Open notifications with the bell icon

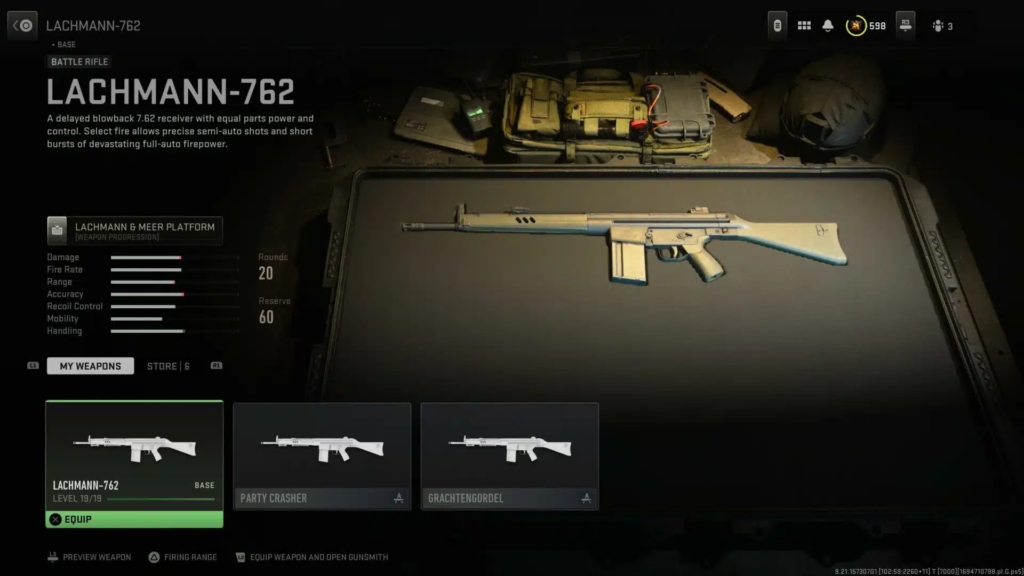828,26
